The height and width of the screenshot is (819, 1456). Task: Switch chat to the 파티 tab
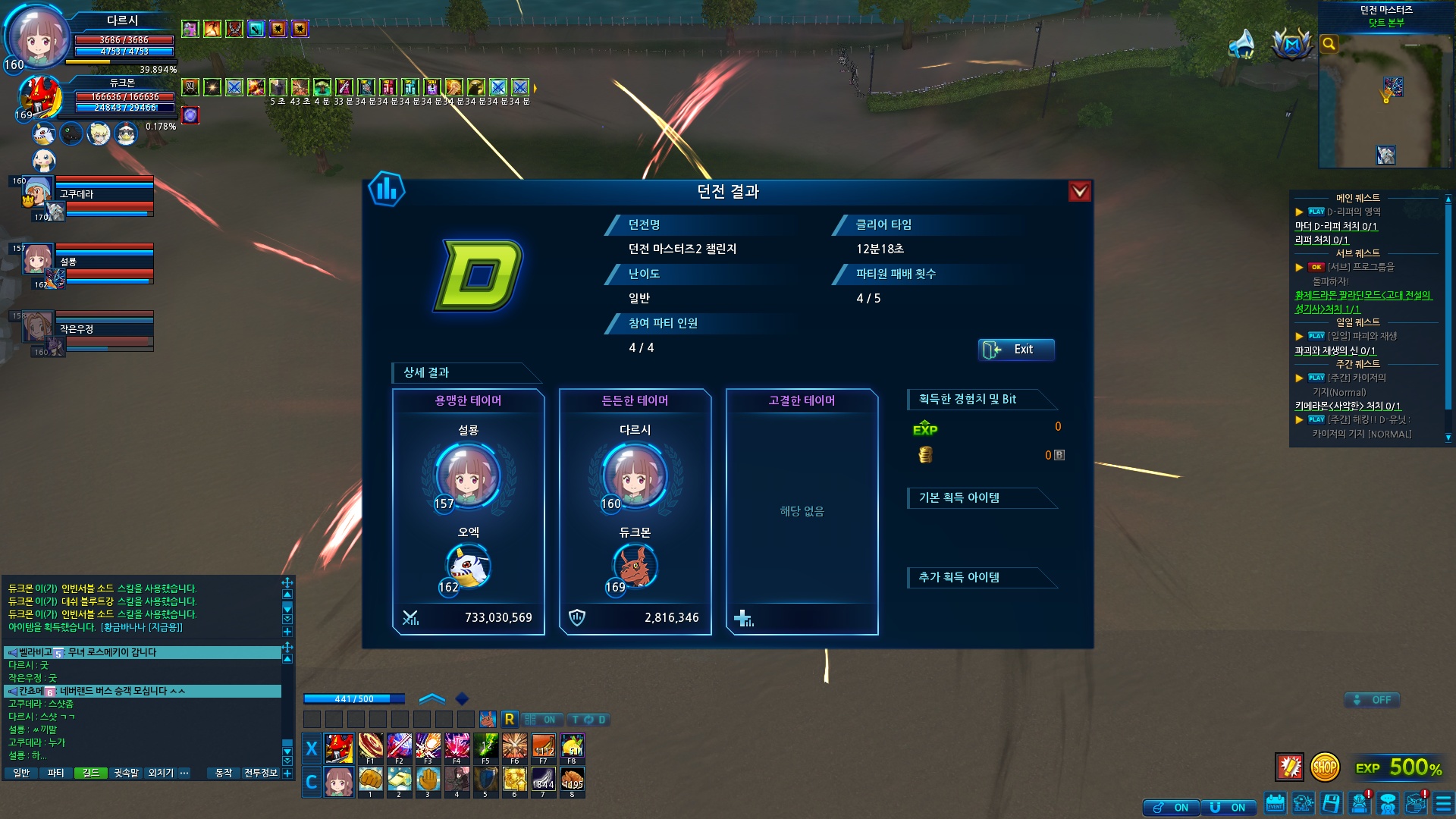[x=55, y=773]
